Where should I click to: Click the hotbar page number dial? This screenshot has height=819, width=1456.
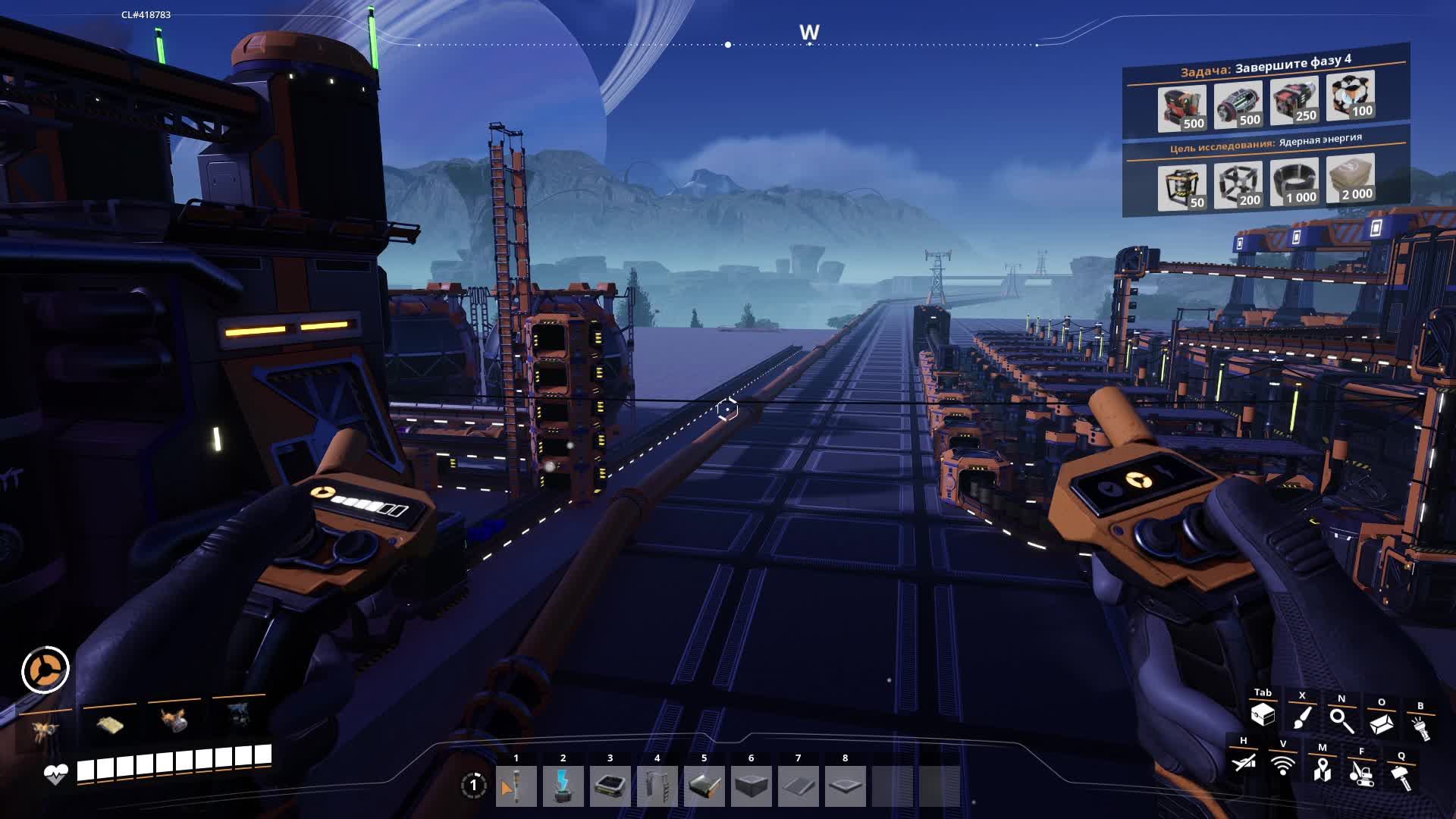(x=473, y=786)
